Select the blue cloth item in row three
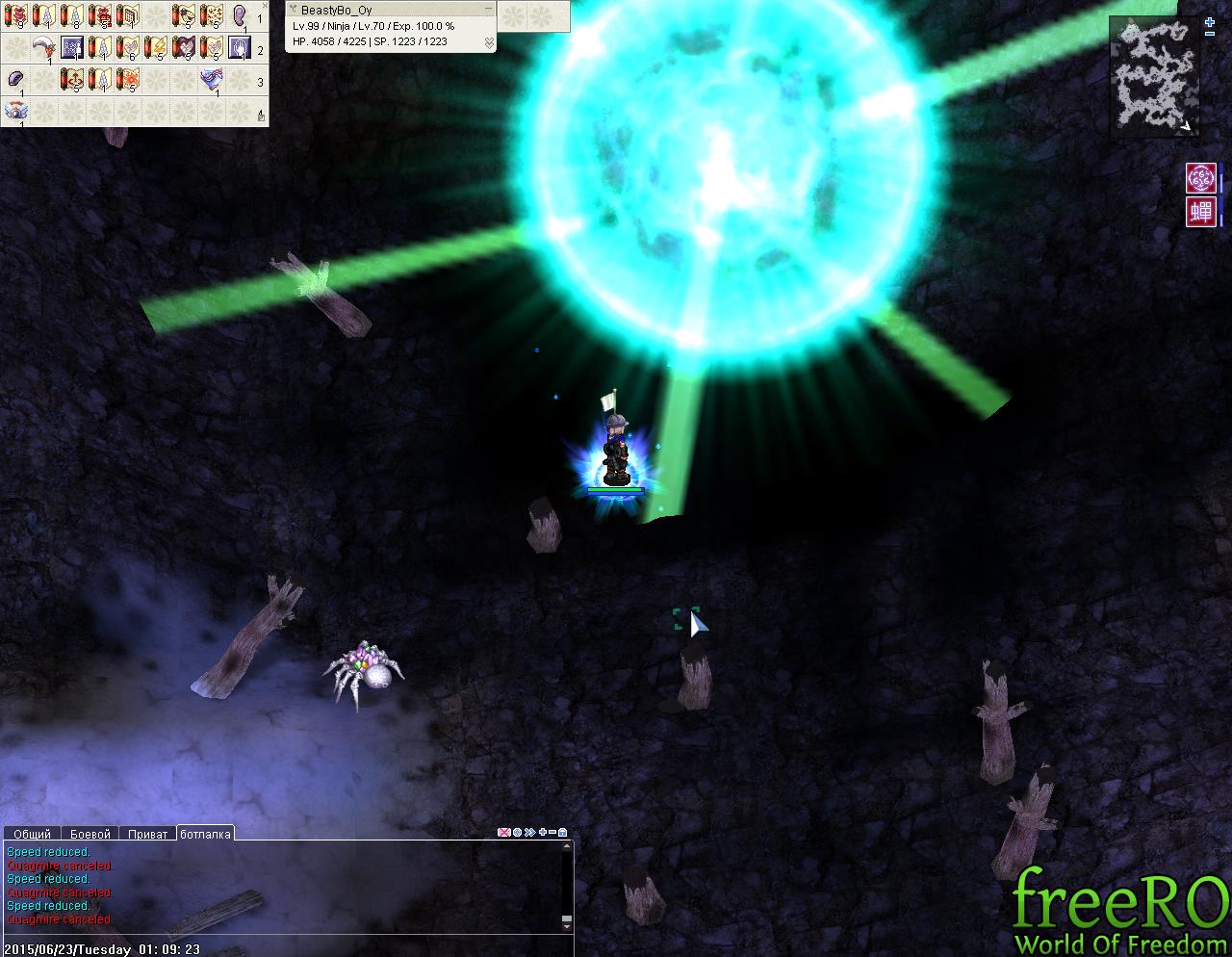Viewport: 1232px width, 957px height. pos(211,80)
